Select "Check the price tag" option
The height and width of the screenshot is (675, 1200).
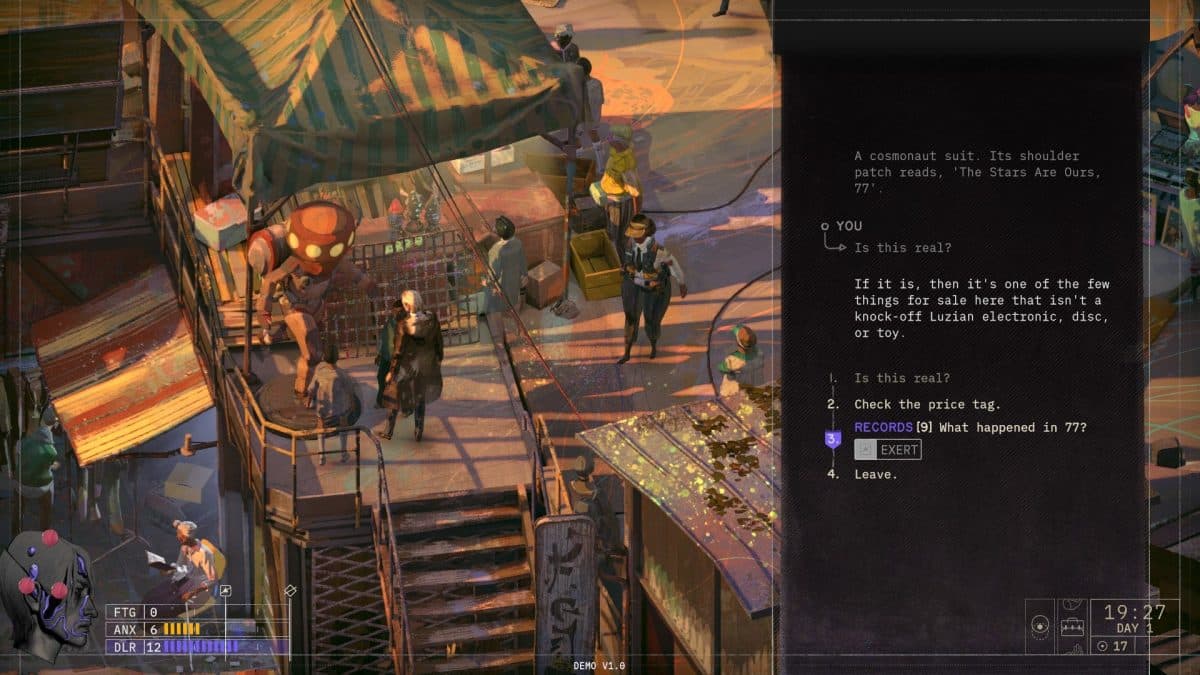point(926,404)
